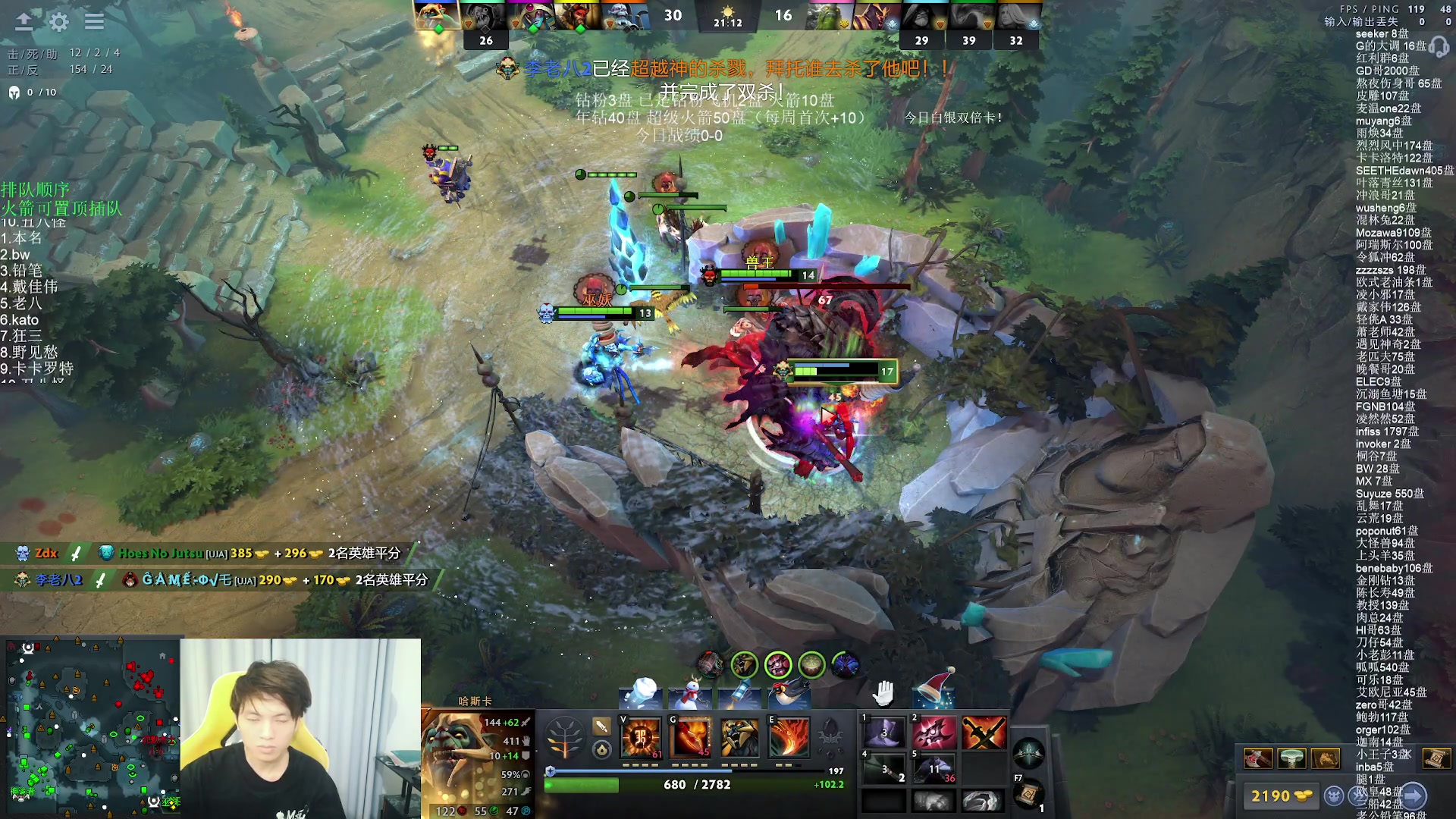Select the quick-buy mushroom item
This screenshot has width=1456, height=819.
(x=1291, y=758)
